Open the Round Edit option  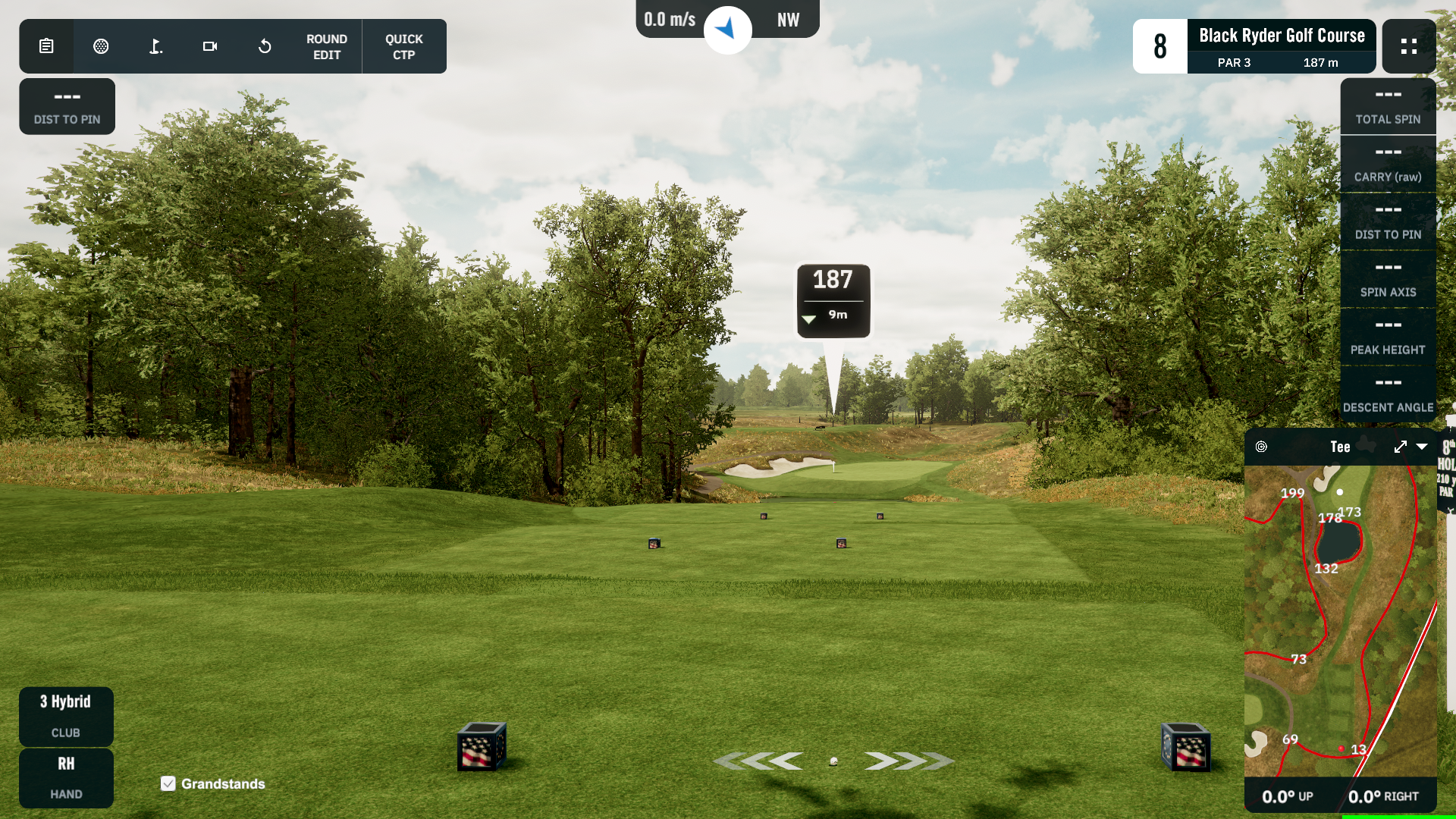pos(327,46)
